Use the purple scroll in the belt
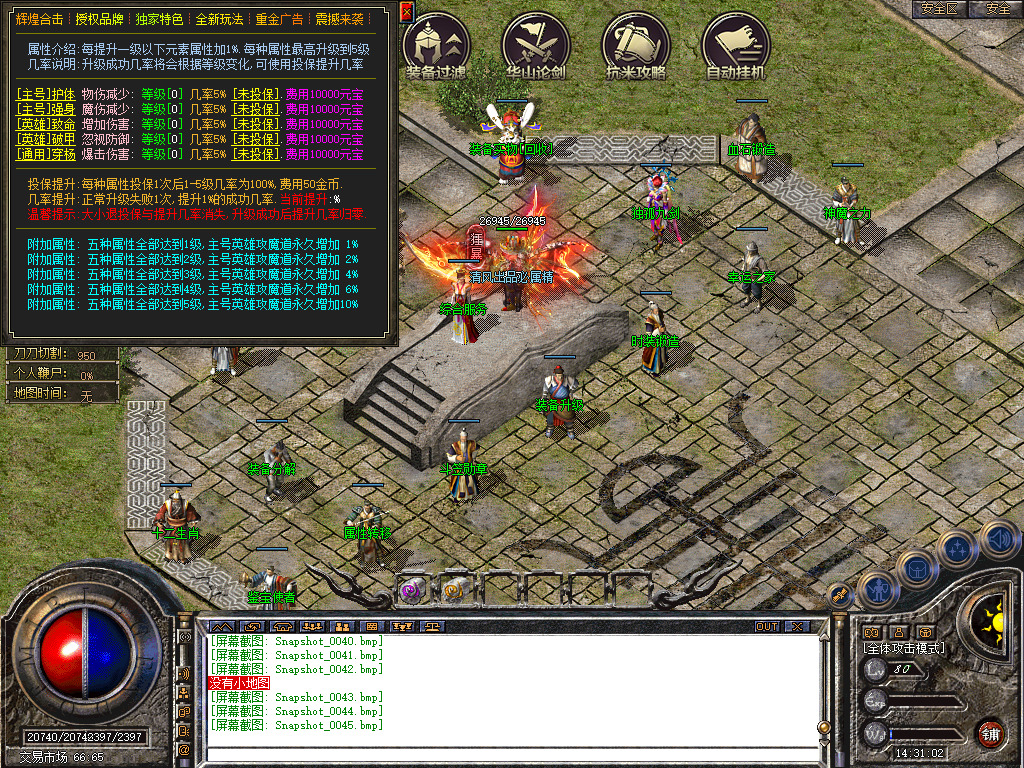 pyautogui.click(x=411, y=590)
